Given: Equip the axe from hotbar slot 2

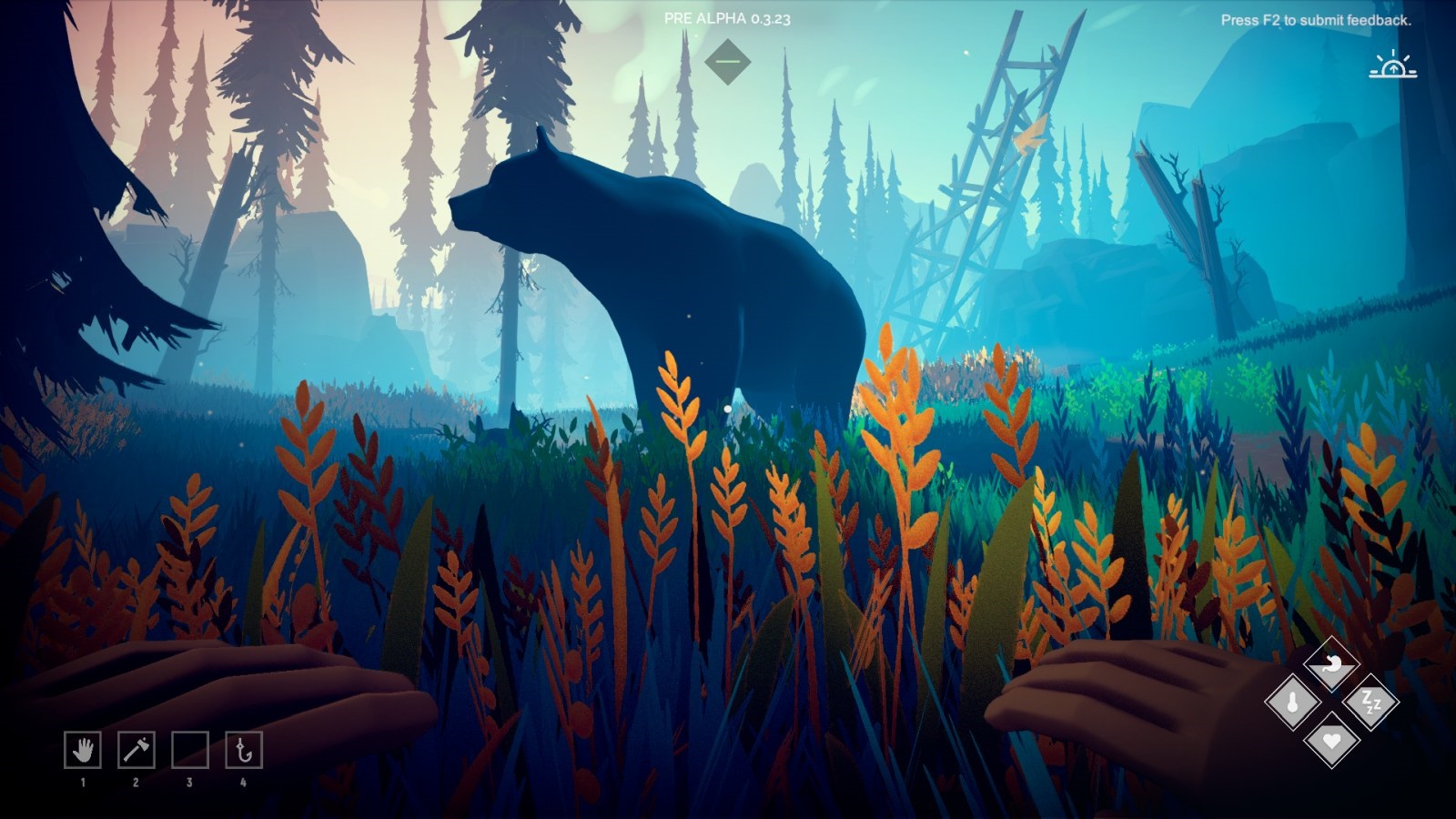Looking at the screenshot, I should point(136,749).
